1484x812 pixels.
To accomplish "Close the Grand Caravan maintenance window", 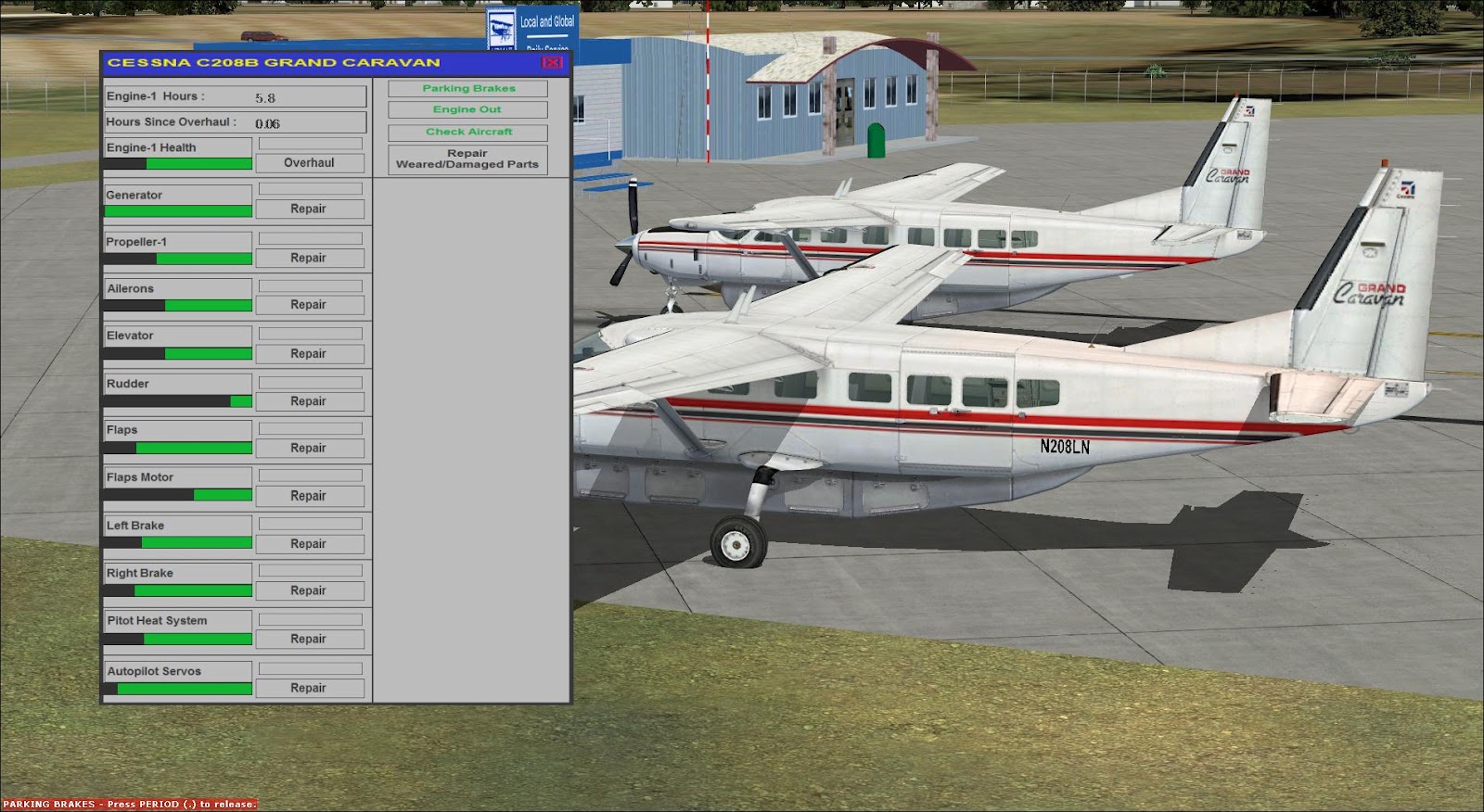I will point(552,60).
